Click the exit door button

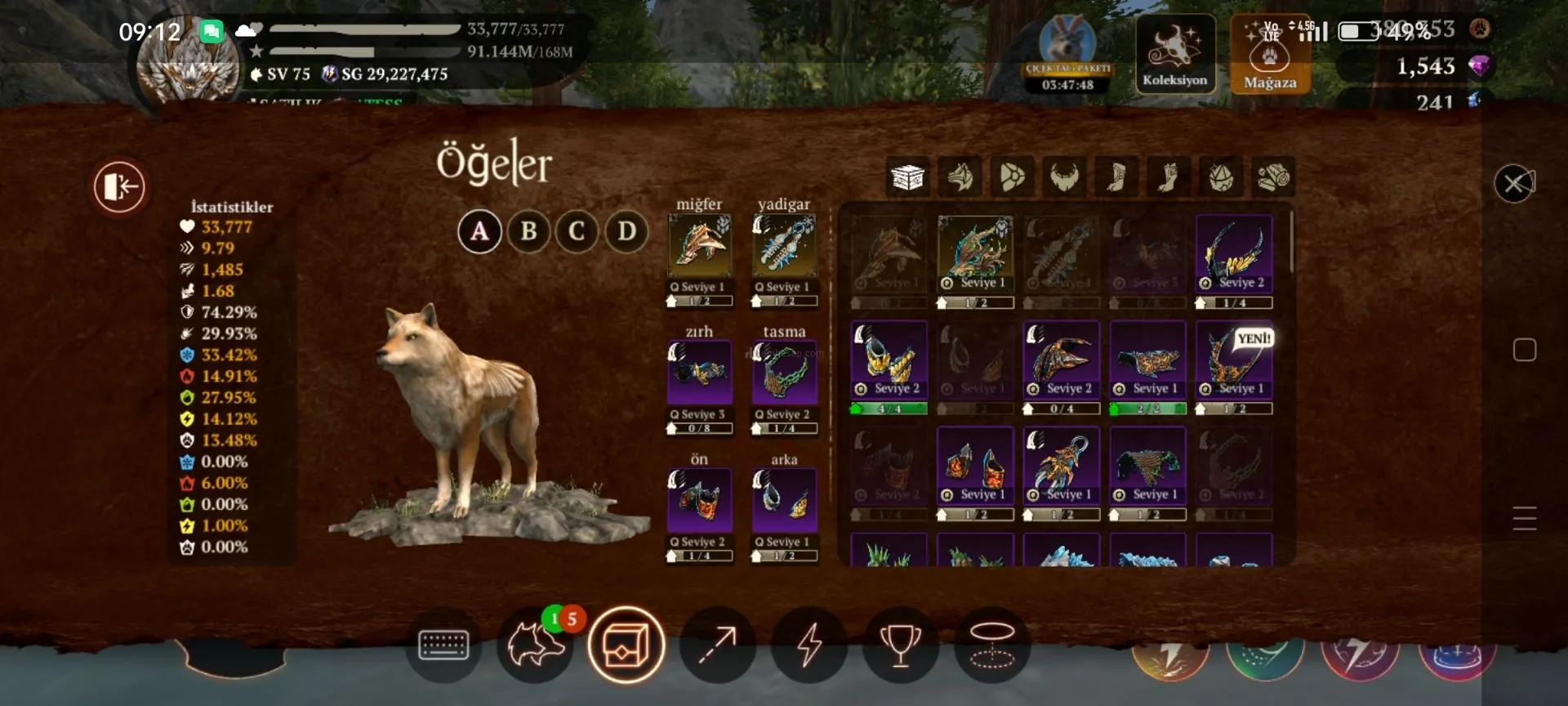[119, 186]
